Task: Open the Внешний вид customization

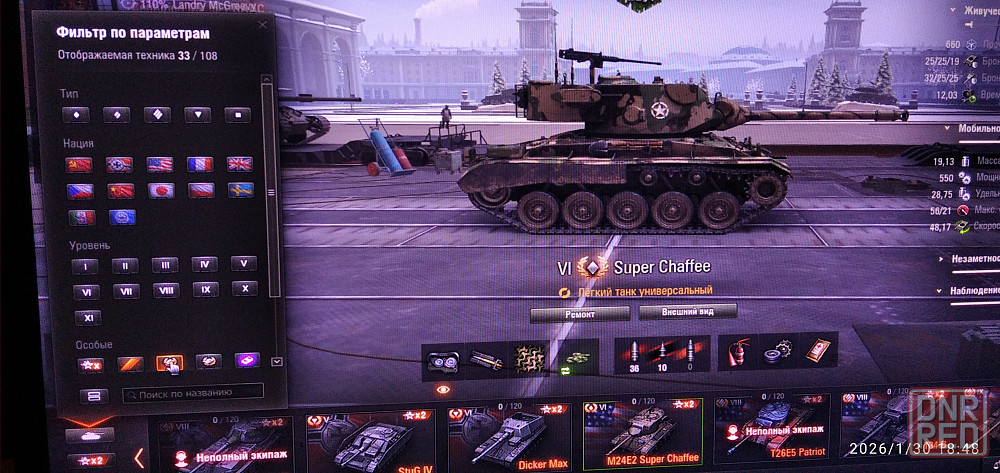Action: click(x=686, y=312)
